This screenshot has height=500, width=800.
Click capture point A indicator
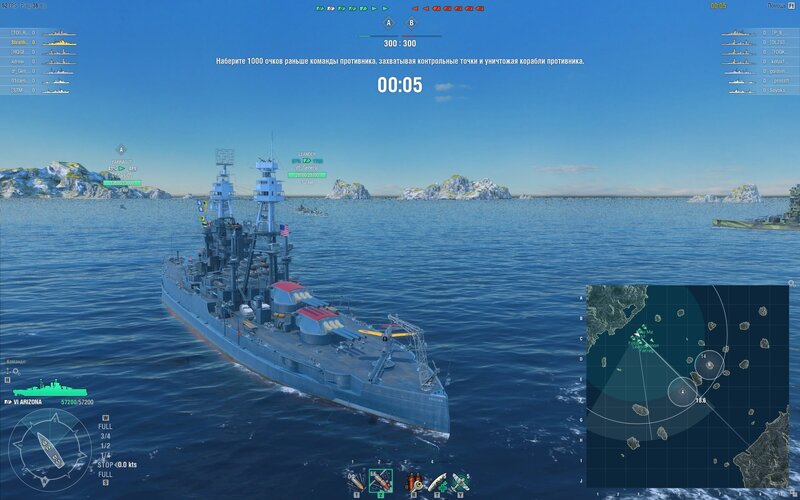click(x=389, y=21)
